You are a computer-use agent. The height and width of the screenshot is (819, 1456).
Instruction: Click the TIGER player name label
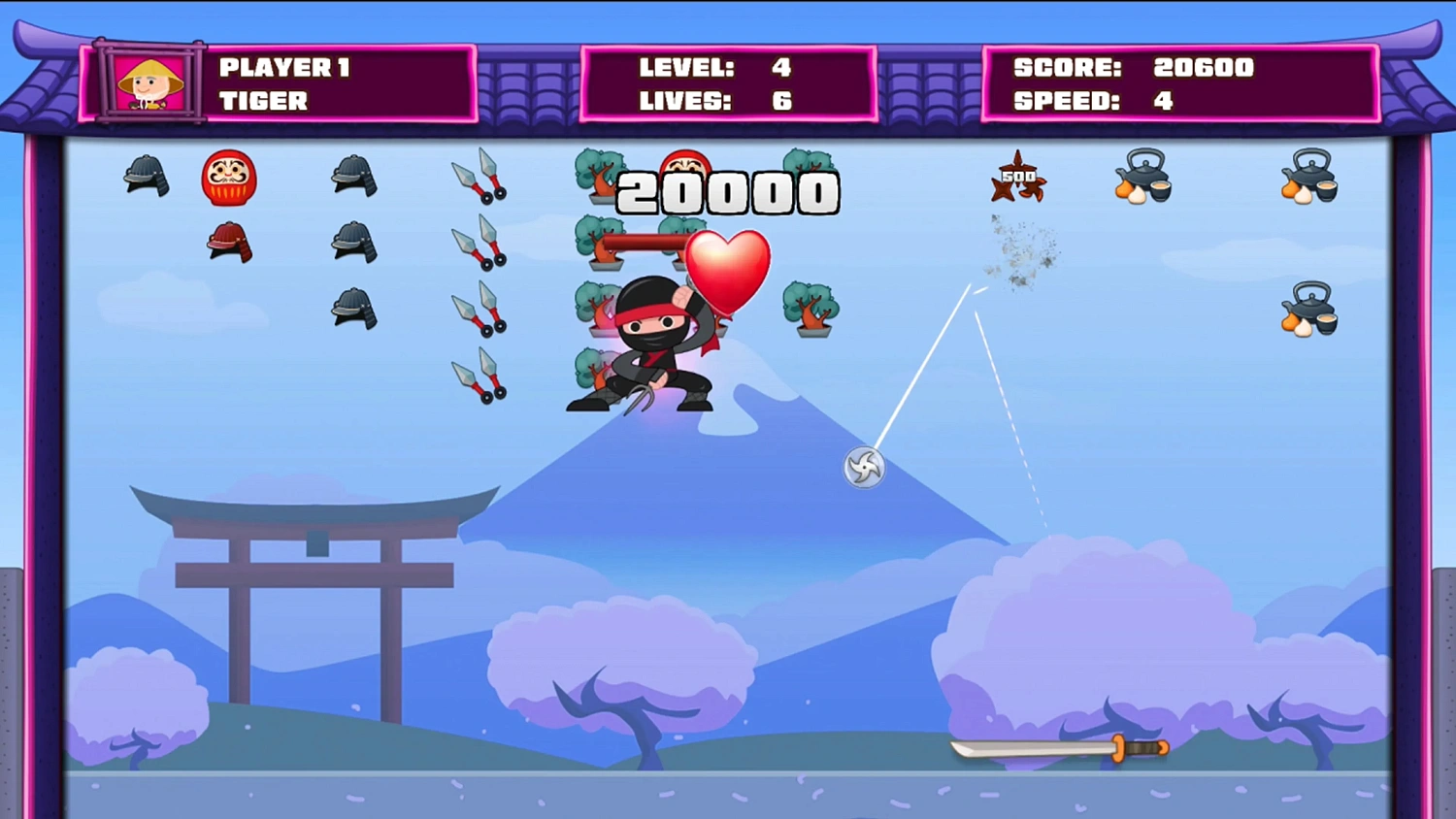click(x=263, y=101)
